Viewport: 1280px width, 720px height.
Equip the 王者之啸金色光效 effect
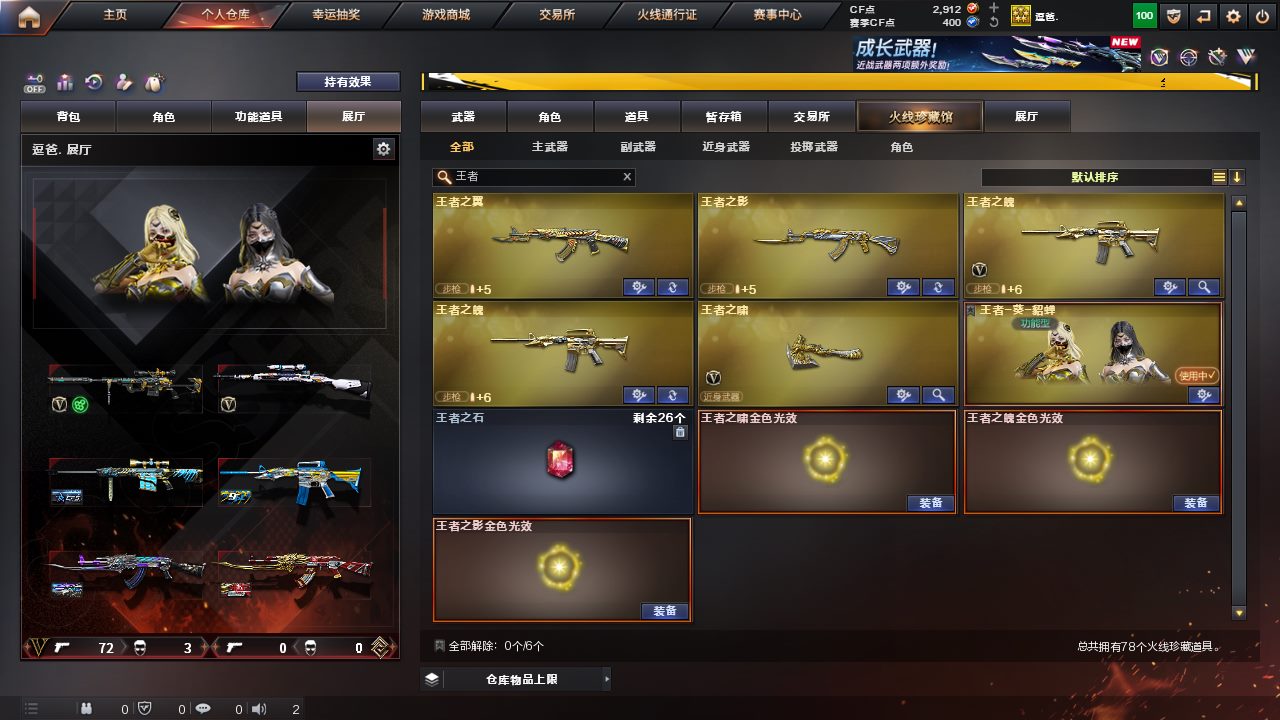tap(931, 503)
